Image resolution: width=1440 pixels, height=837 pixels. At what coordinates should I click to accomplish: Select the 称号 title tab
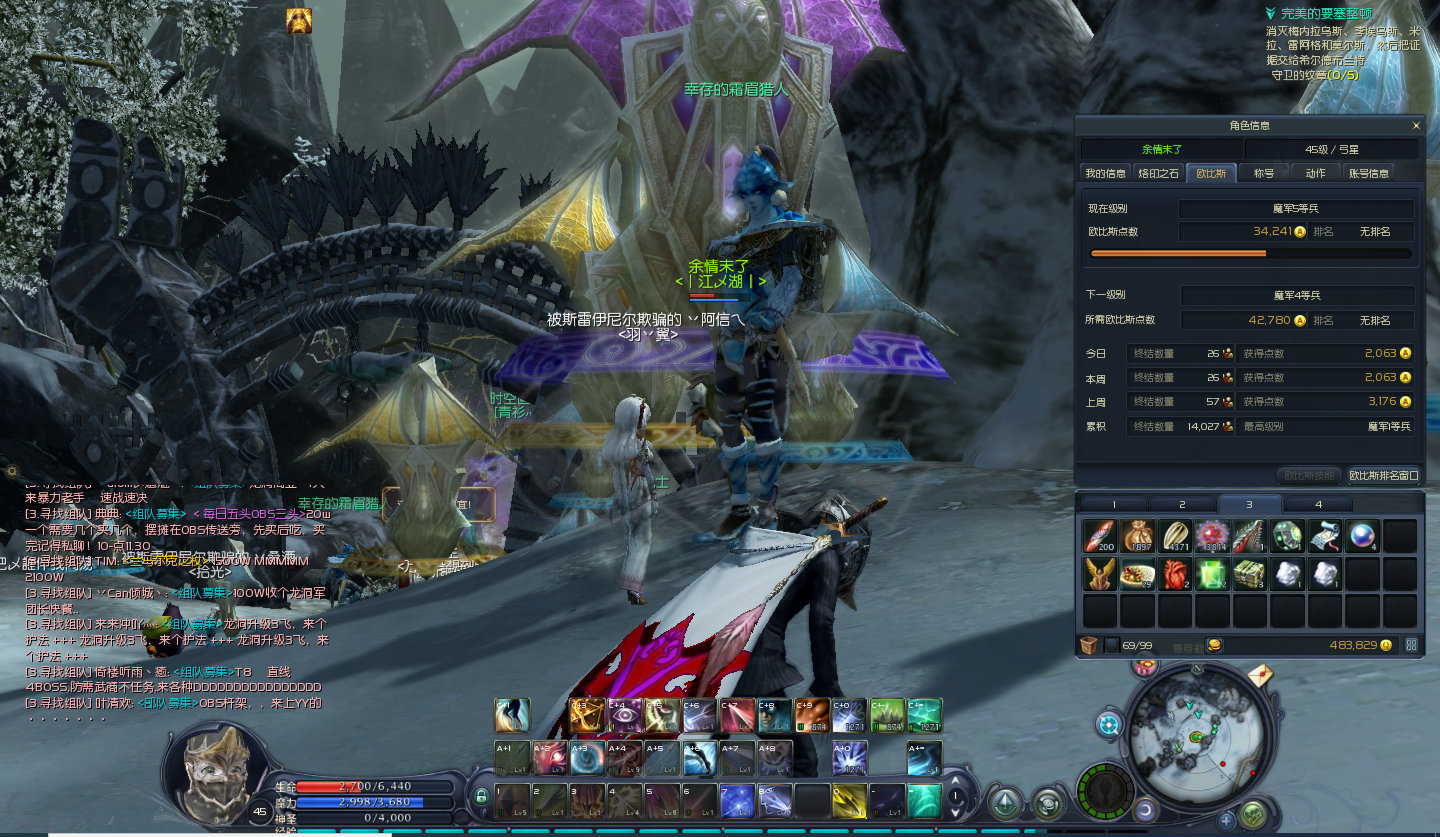point(1264,173)
